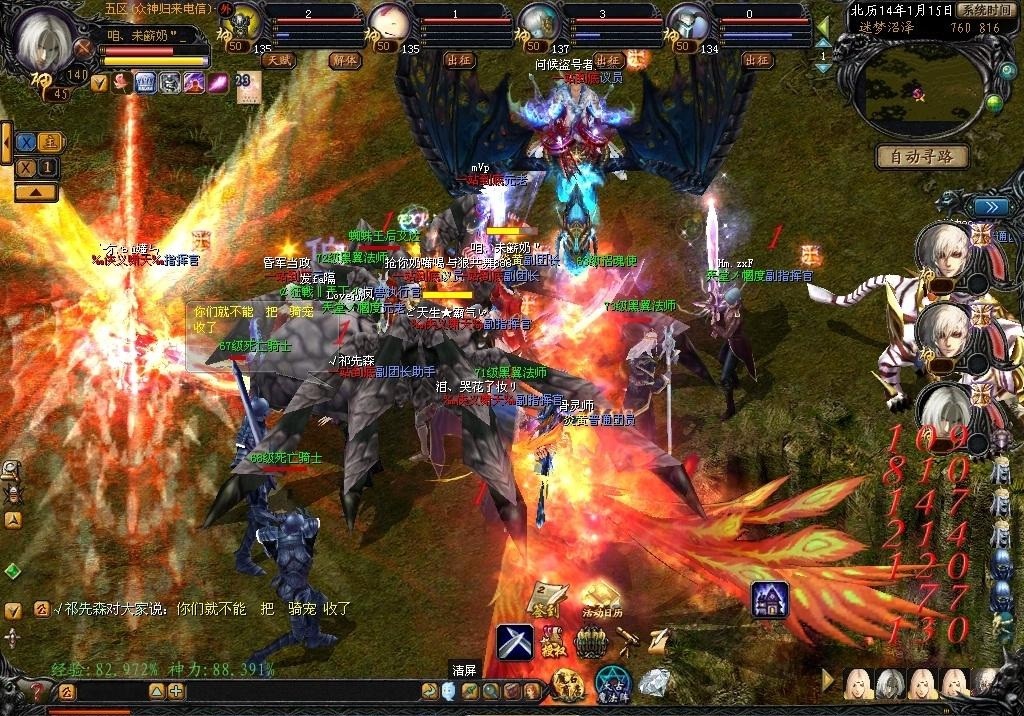The image size is (1024, 716).
Task: Click the 清屏 clear-screen ghost icon
Action: (x=449, y=690)
